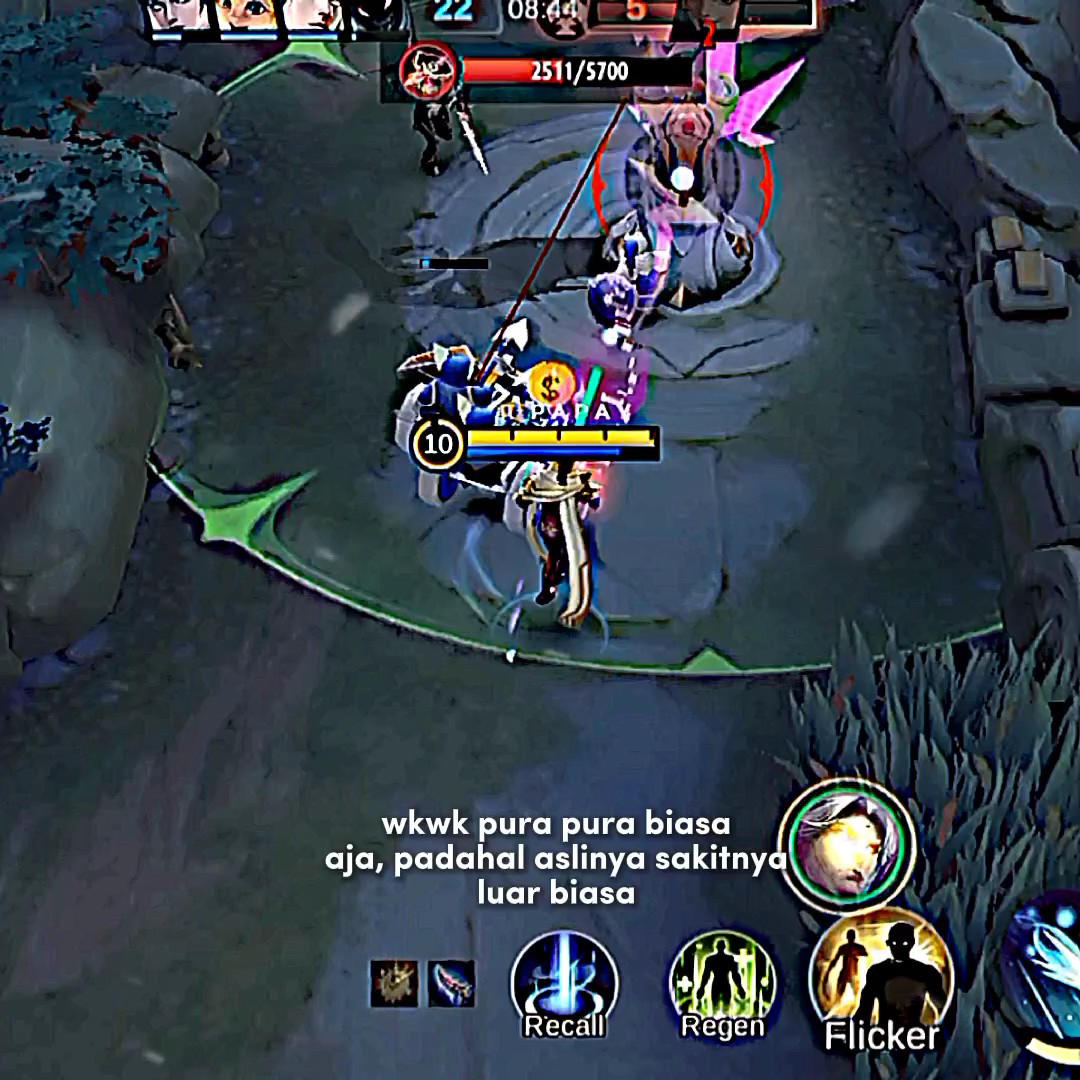Use the Regen ability

pos(722,981)
